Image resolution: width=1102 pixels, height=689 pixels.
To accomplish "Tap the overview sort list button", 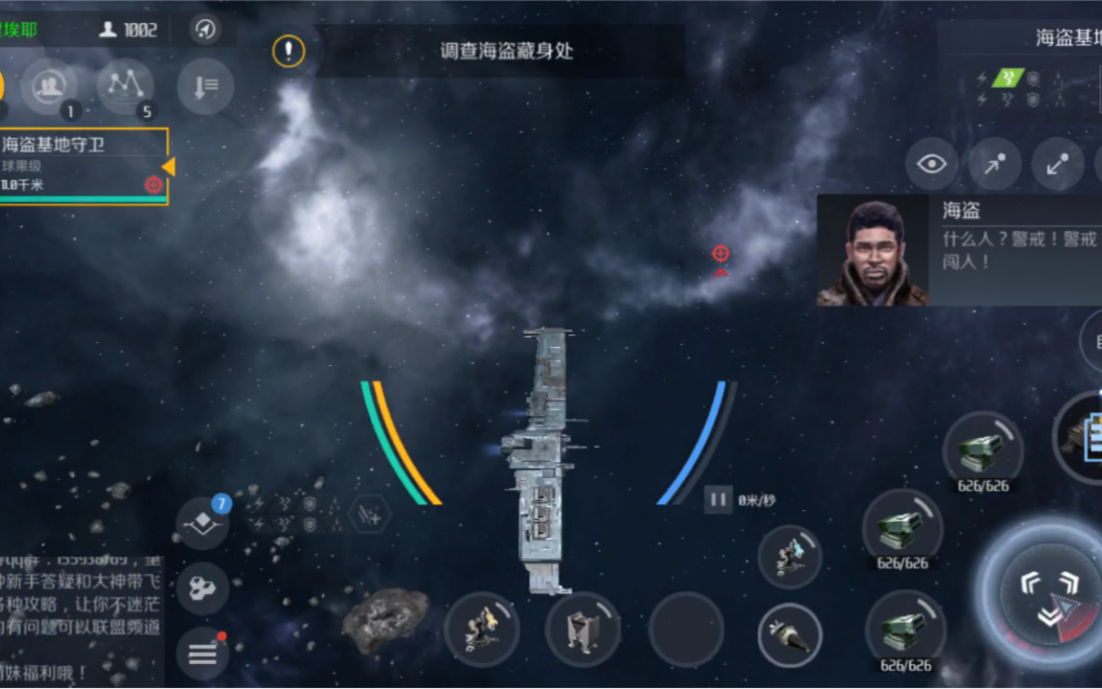I will click(x=205, y=87).
